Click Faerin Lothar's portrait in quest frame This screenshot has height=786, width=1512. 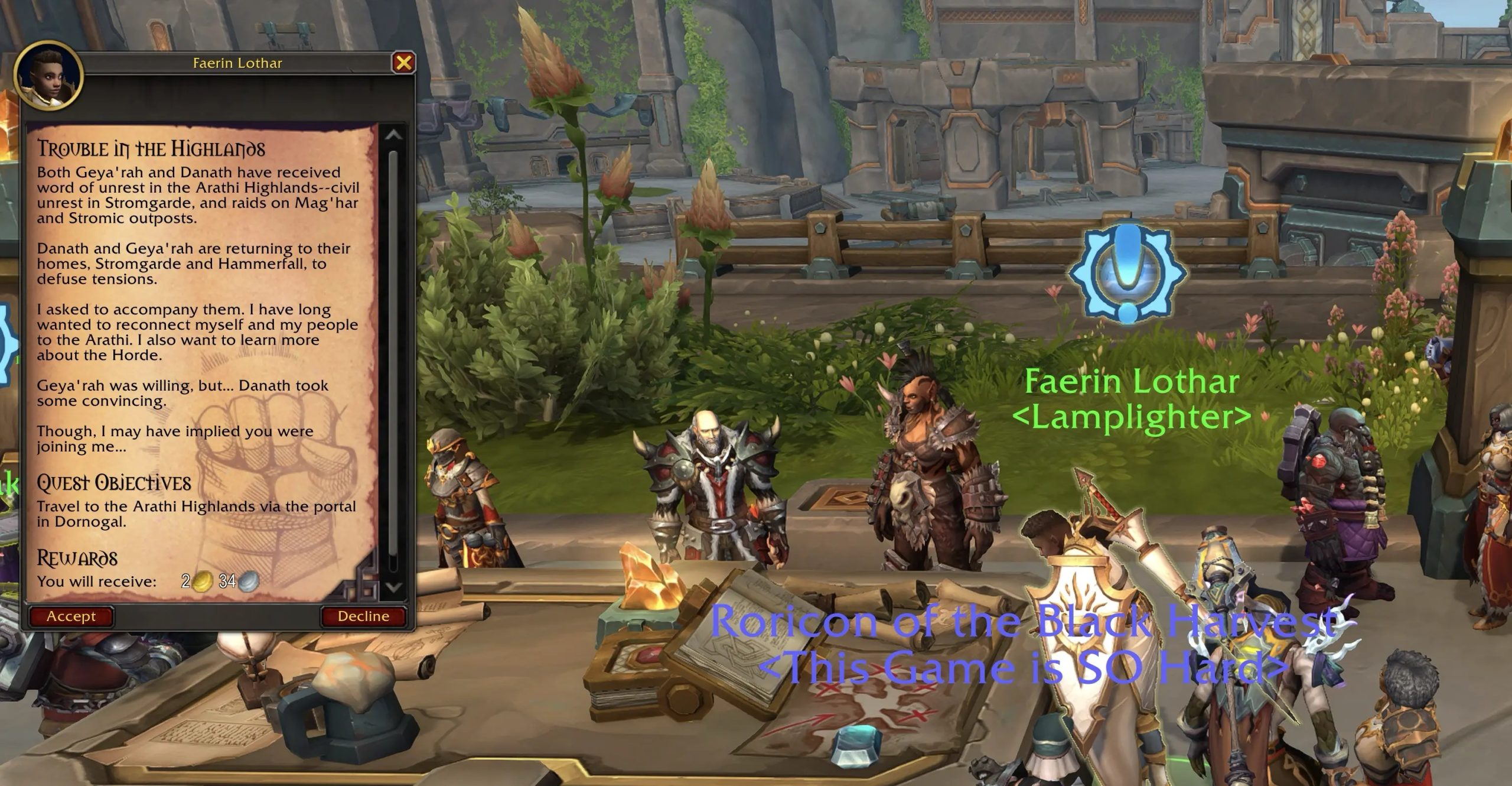pos(48,77)
